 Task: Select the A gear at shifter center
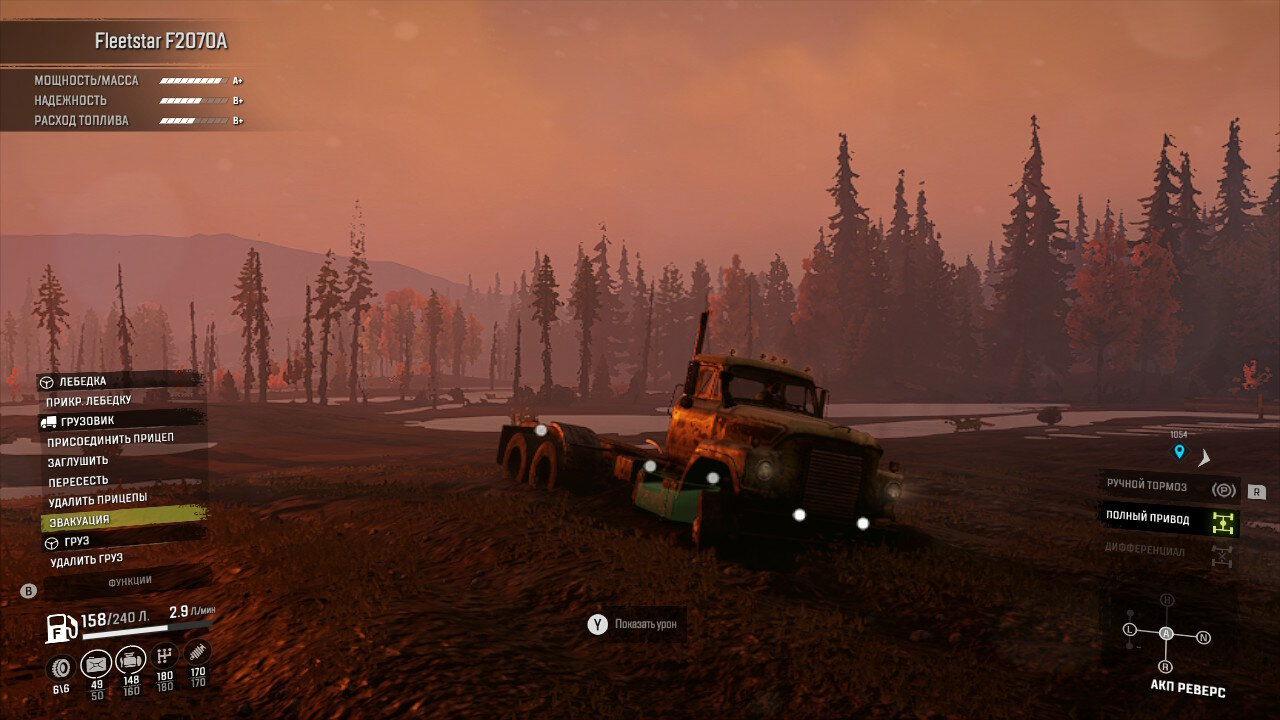(1166, 633)
